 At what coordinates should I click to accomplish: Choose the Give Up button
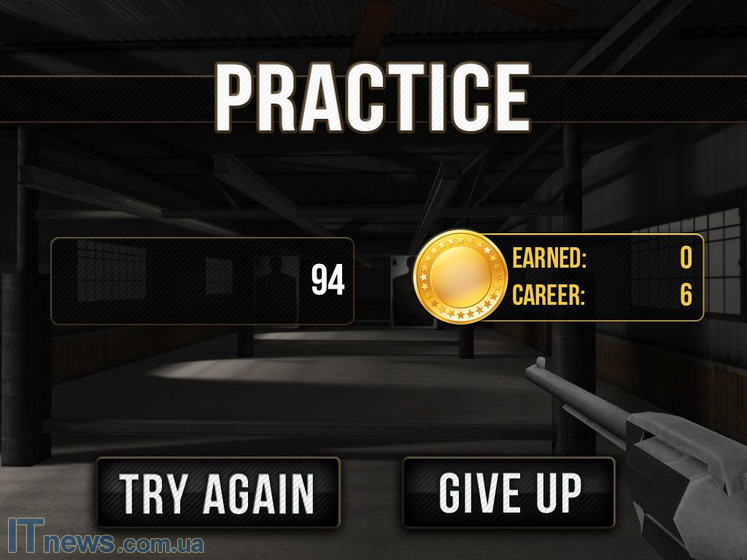(509, 492)
